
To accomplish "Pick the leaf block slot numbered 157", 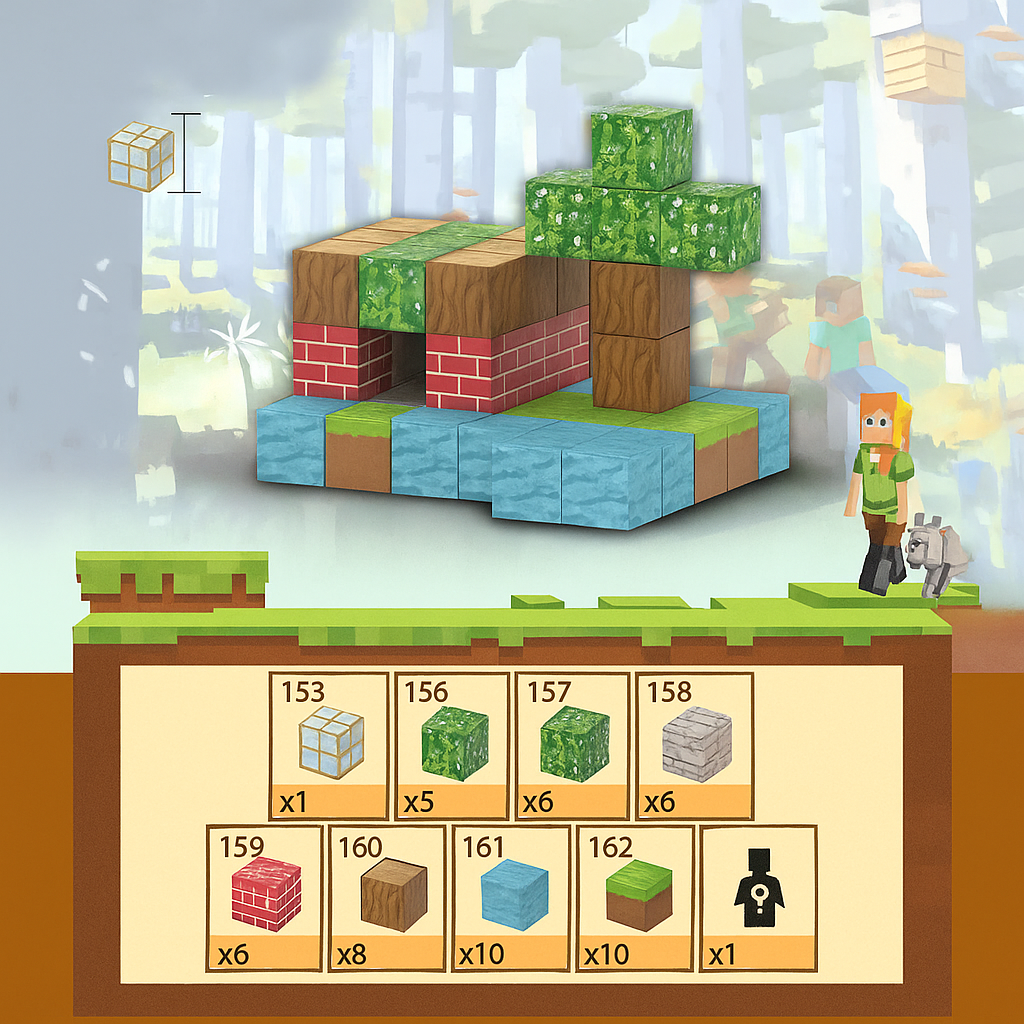I will pyautogui.click(x=574, y=744).
